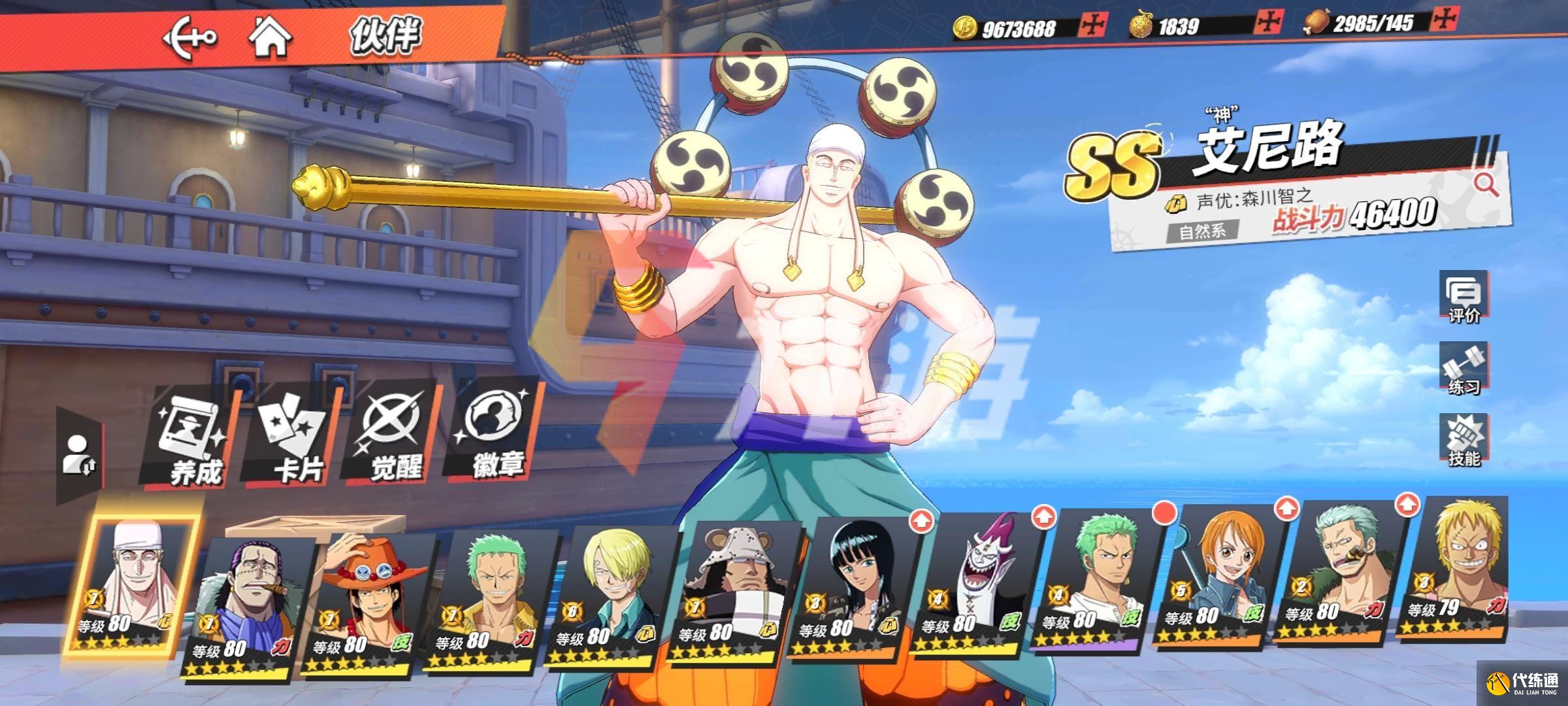1568x706 pixels.
Task: Open the 练习 practice mode
Action: [1463, 369]
